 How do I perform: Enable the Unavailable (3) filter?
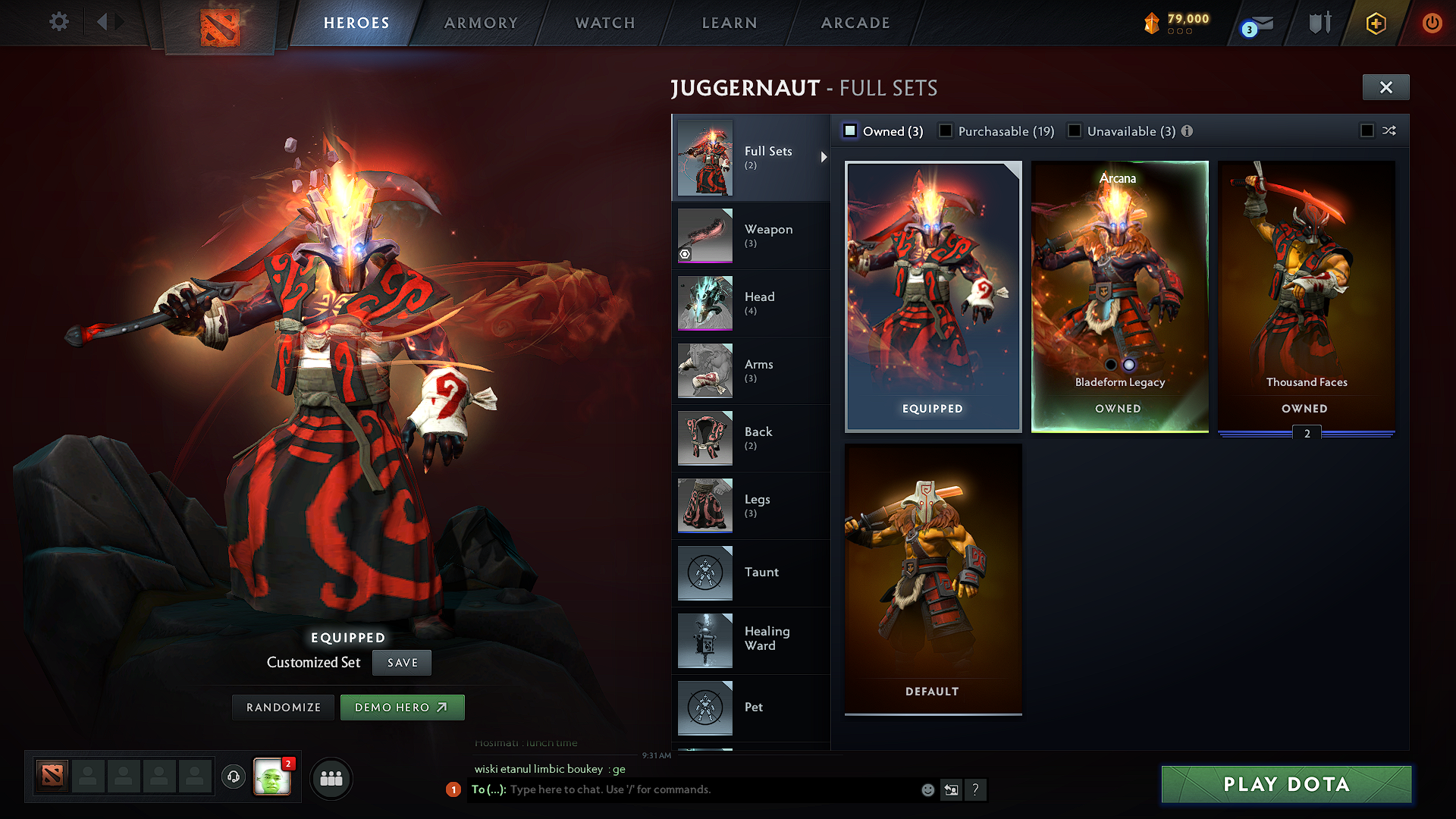pos(1075,130)
